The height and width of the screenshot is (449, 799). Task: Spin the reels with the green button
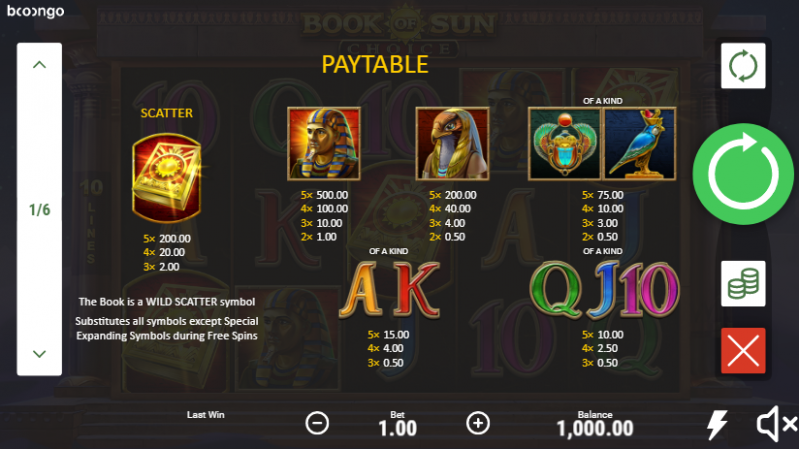[743, 175]
